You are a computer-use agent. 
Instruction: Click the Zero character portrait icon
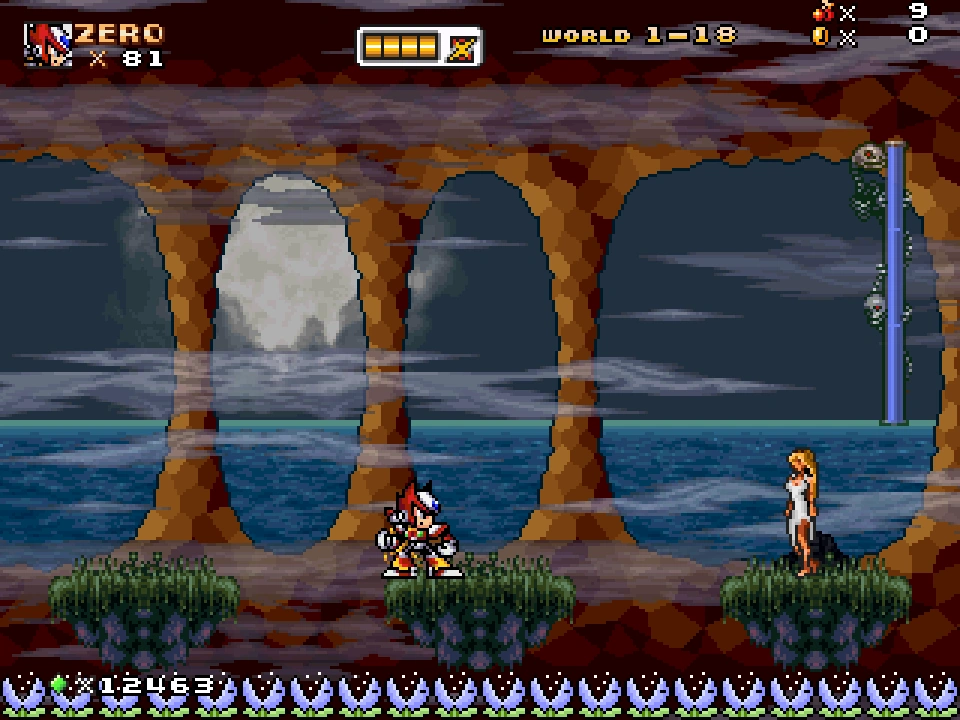coord(47,44)
